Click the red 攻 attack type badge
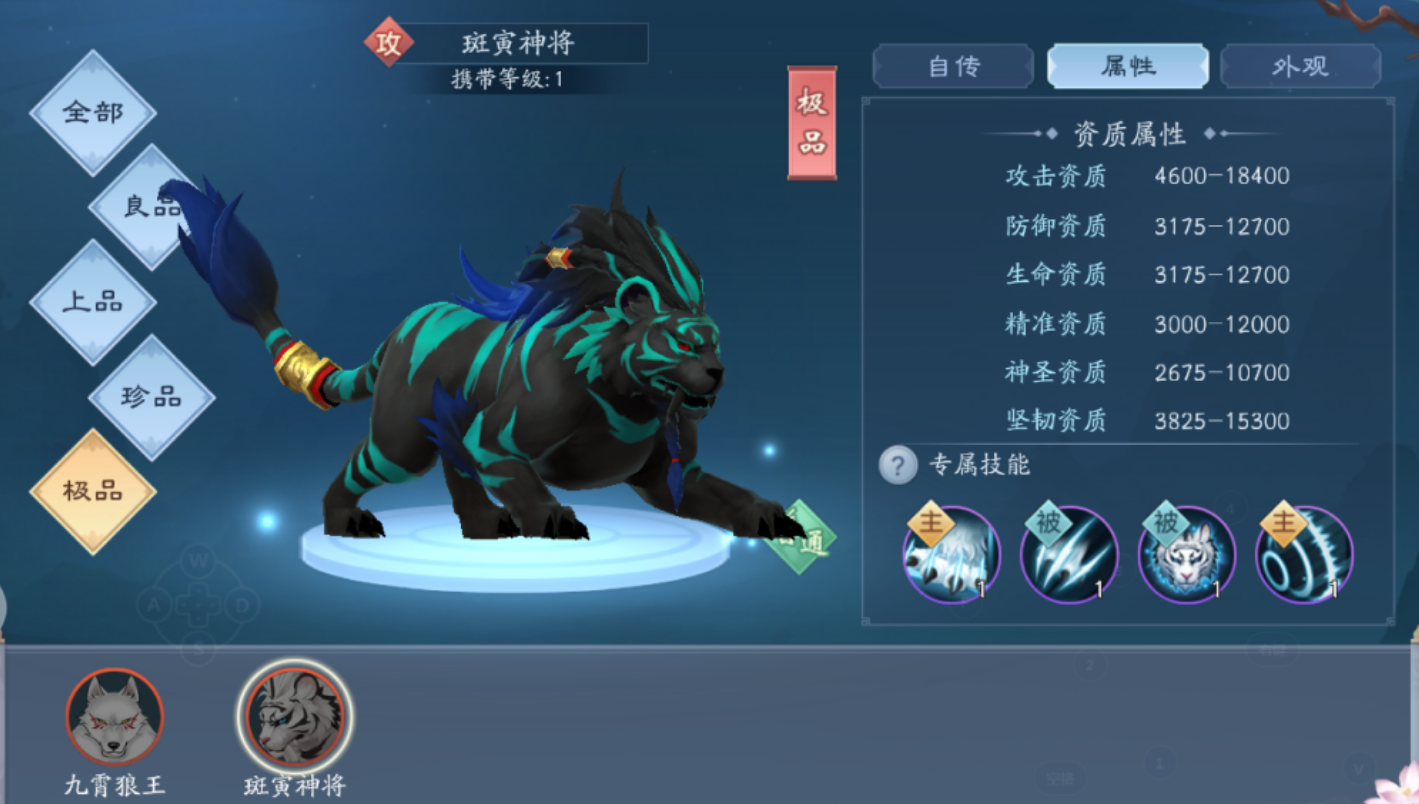The image size is (1419, 804). pos(388,44)
